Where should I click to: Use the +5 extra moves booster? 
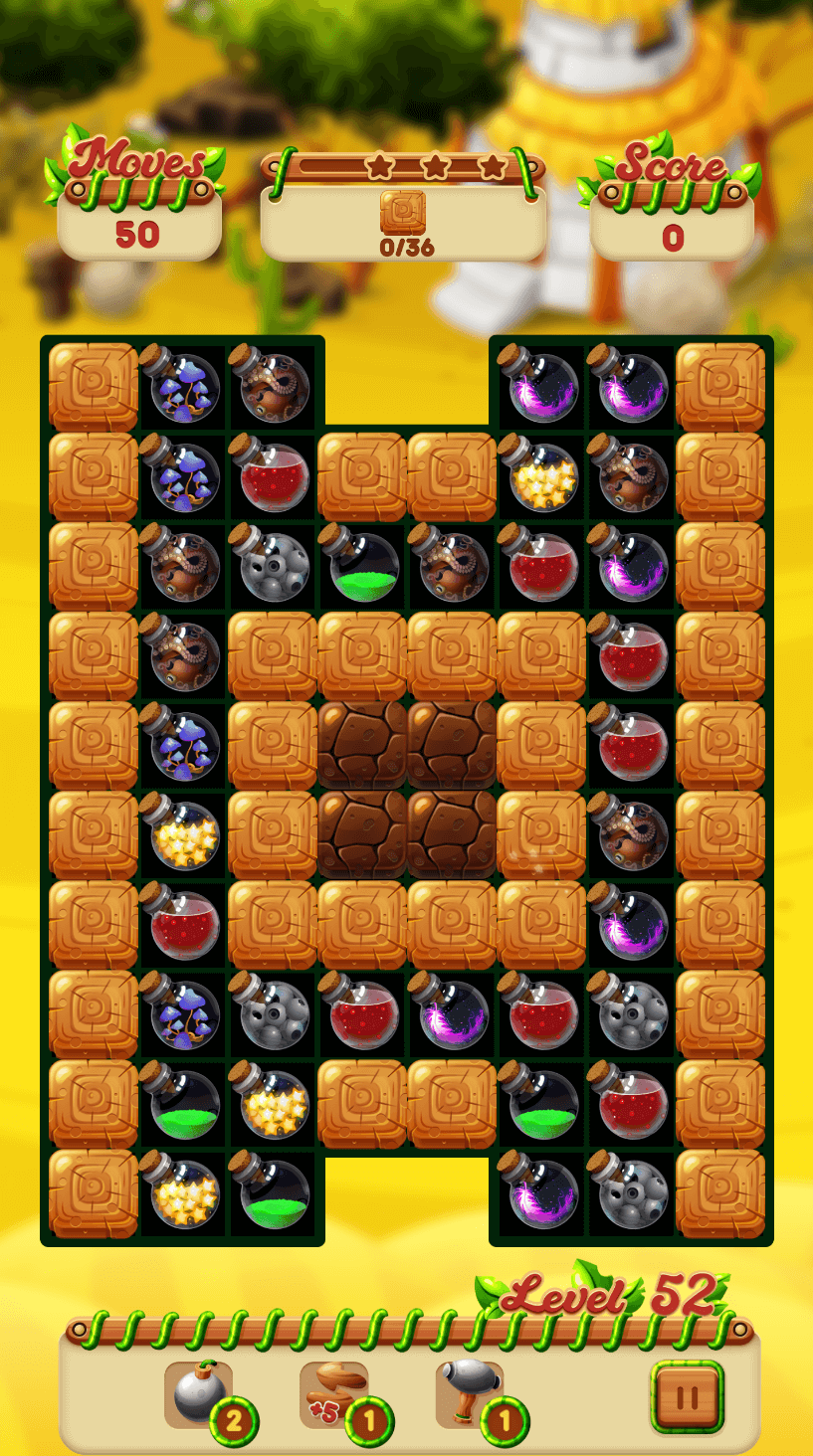click(334, 1394)
